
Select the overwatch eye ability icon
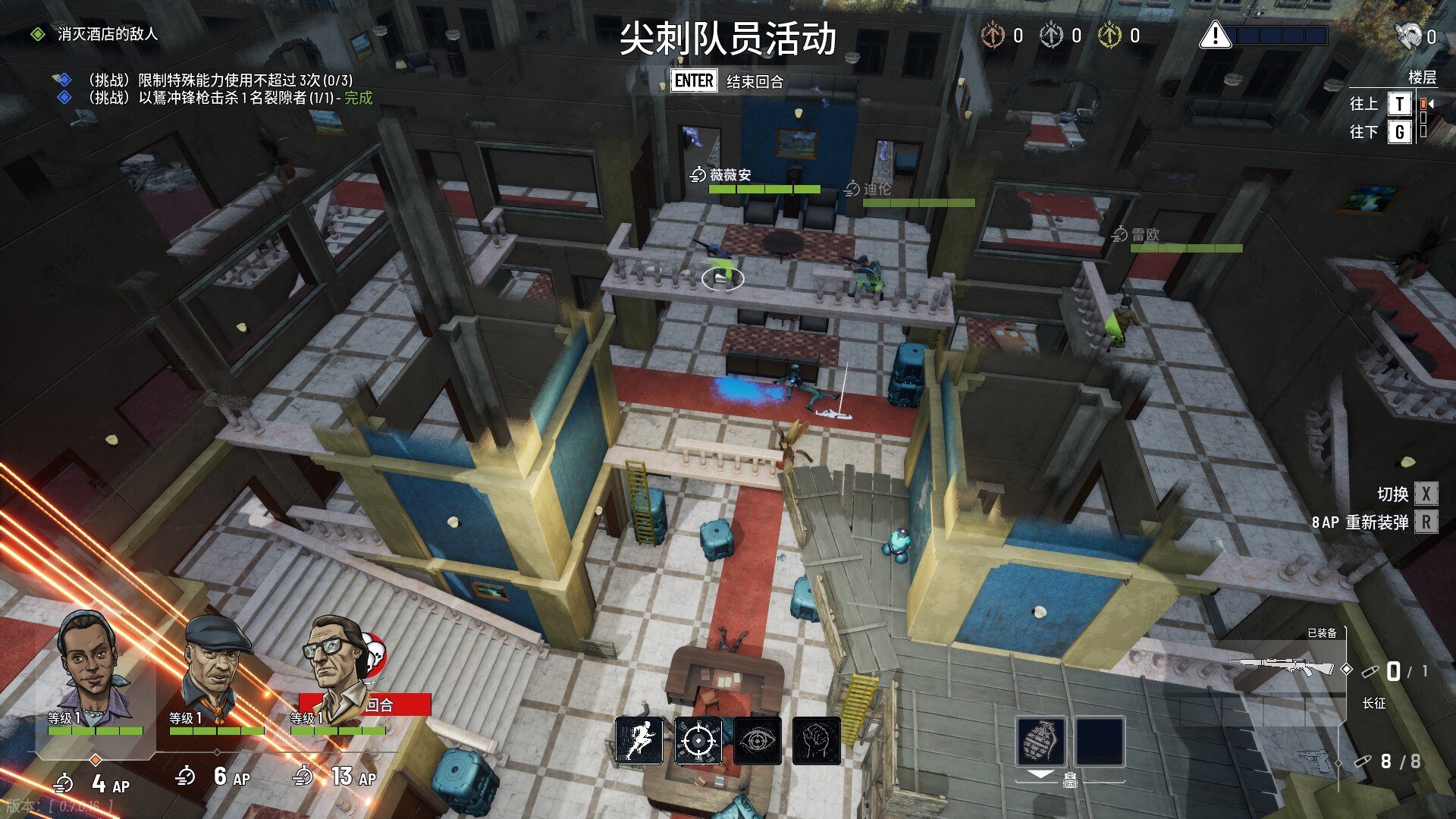[x=758, y=742]
